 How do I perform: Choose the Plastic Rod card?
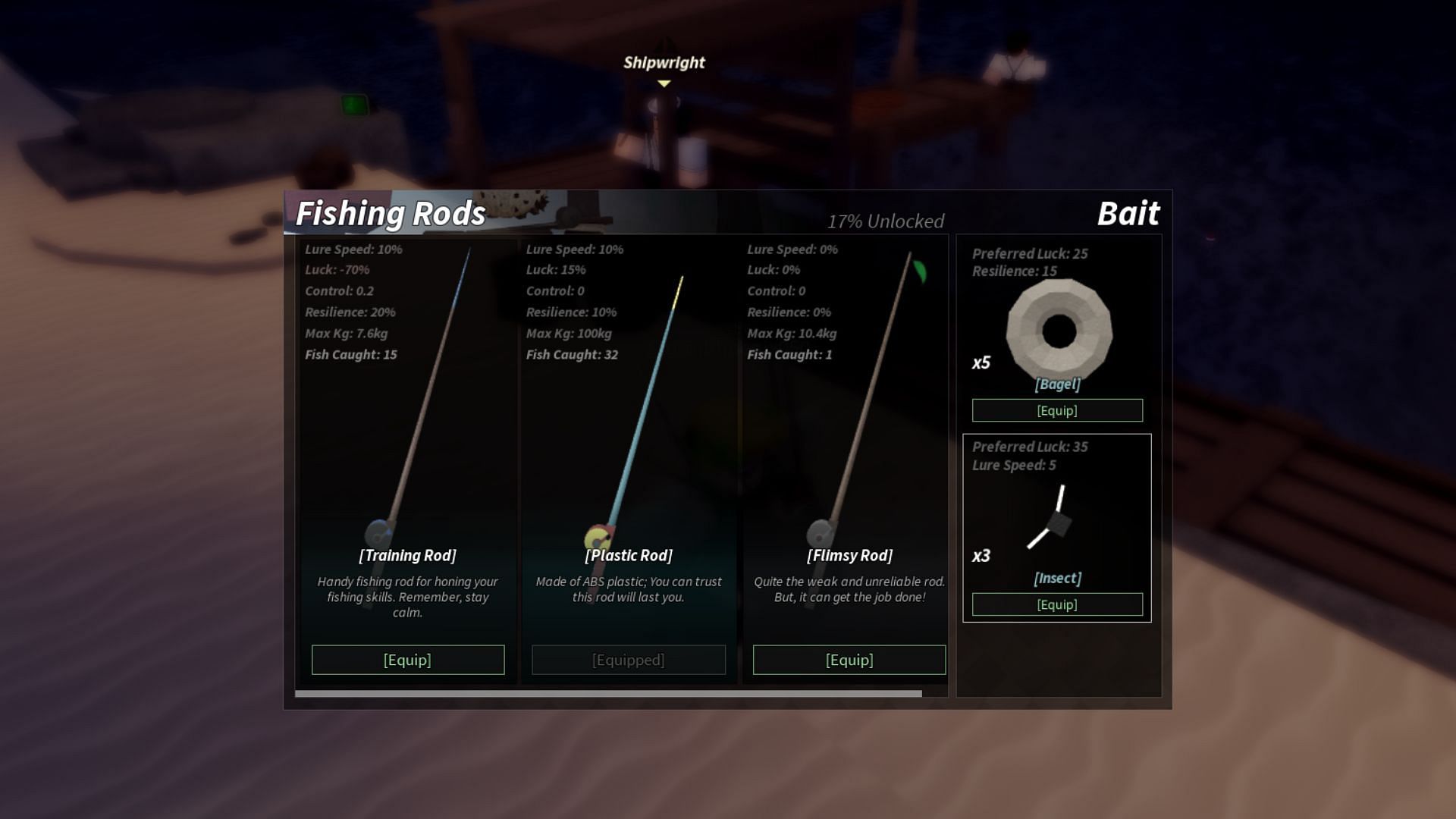coord(629,455)
